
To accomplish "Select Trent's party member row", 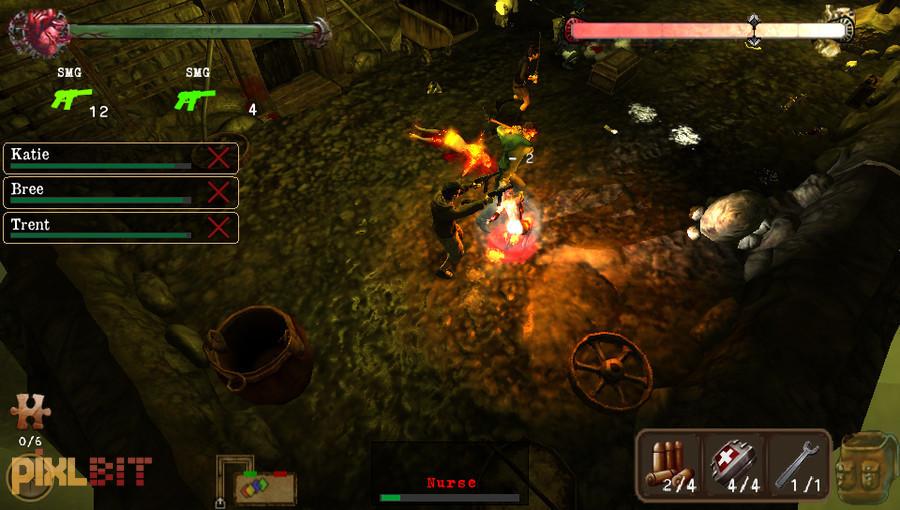I will (x=100, y=227).
